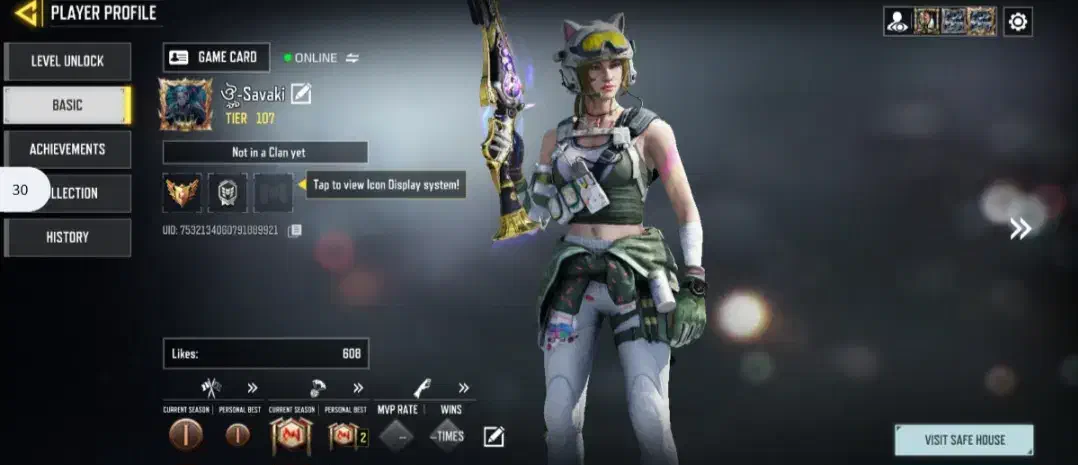
Task: Go back using the Player Profile arrow
Action: (x=28, y=13)
